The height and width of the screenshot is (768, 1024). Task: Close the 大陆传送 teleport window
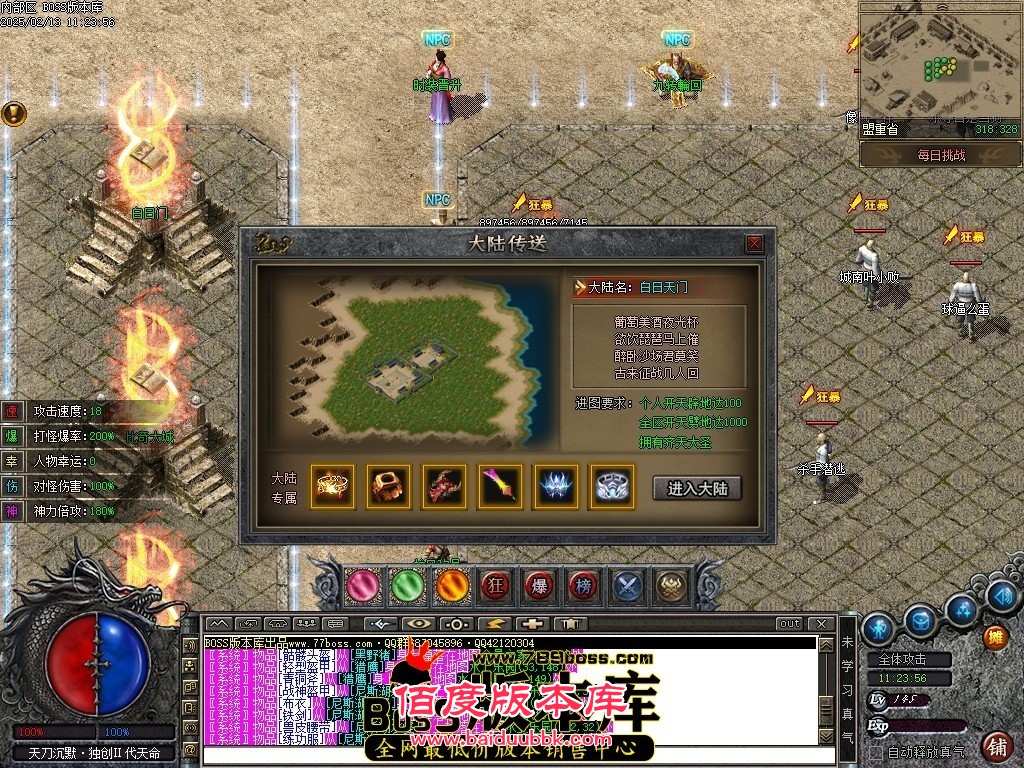[x=755, y=243]
